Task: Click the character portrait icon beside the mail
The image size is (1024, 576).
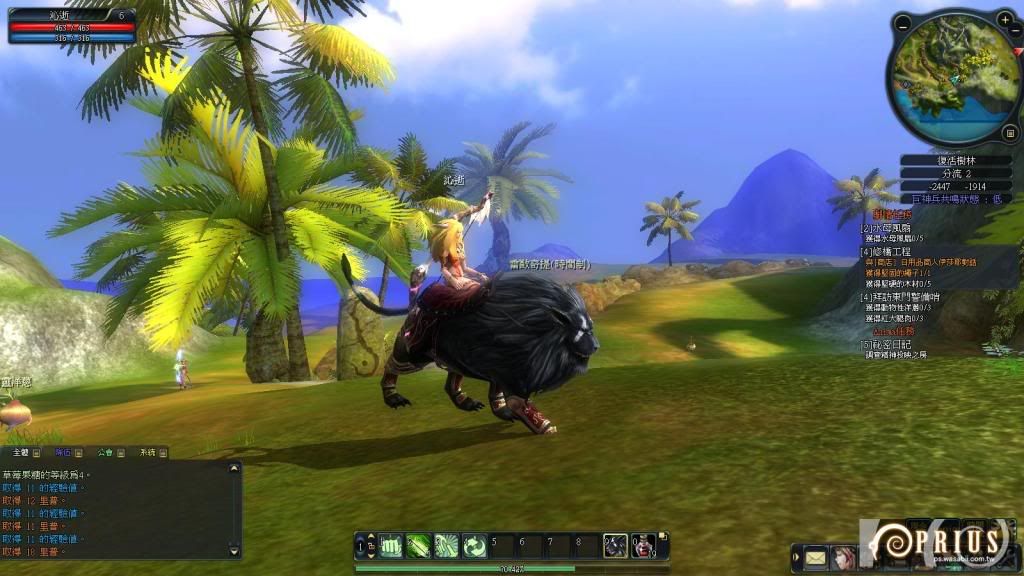Action: pos(844,556)
